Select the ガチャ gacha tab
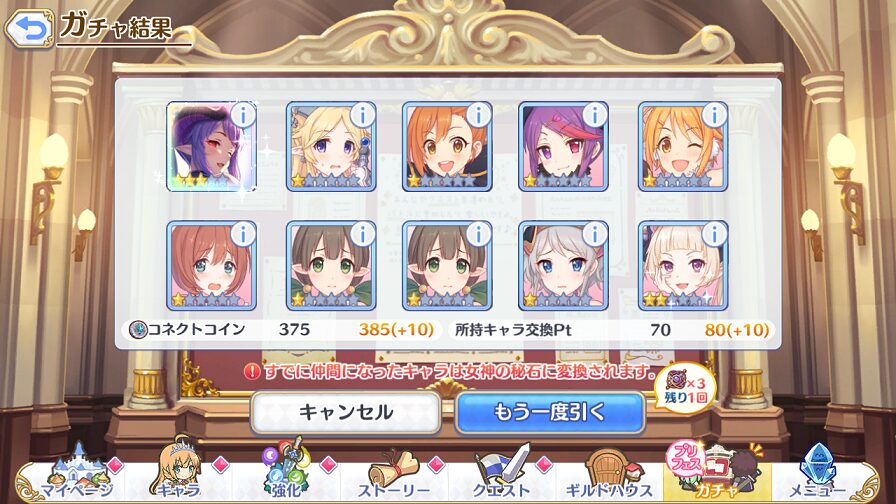The height and width of the screenshot is (504, 896). 716,476
